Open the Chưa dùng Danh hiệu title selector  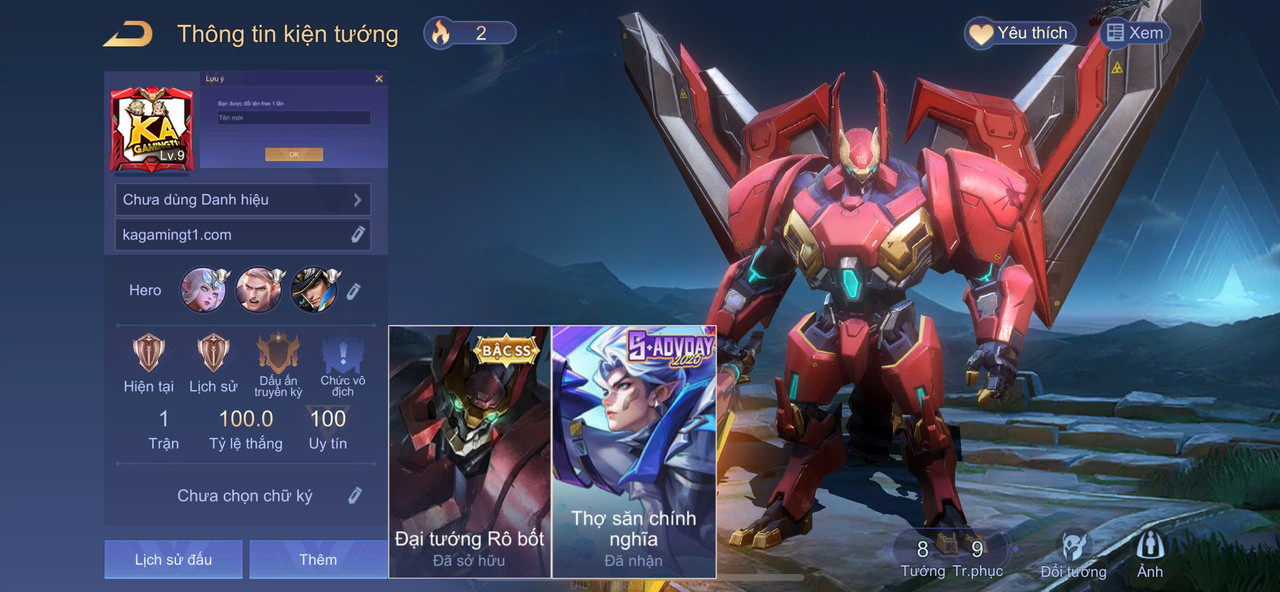point(243,199)
